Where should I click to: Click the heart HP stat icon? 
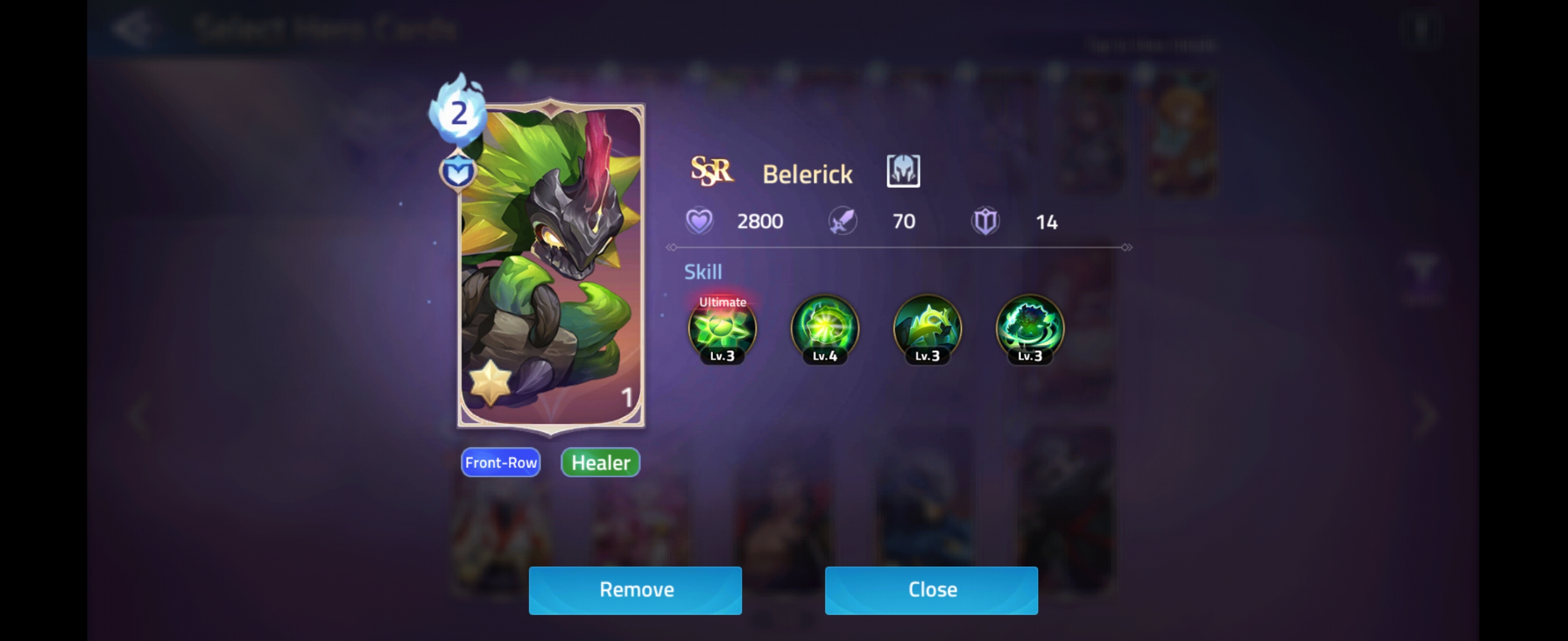tap(701, 221)
